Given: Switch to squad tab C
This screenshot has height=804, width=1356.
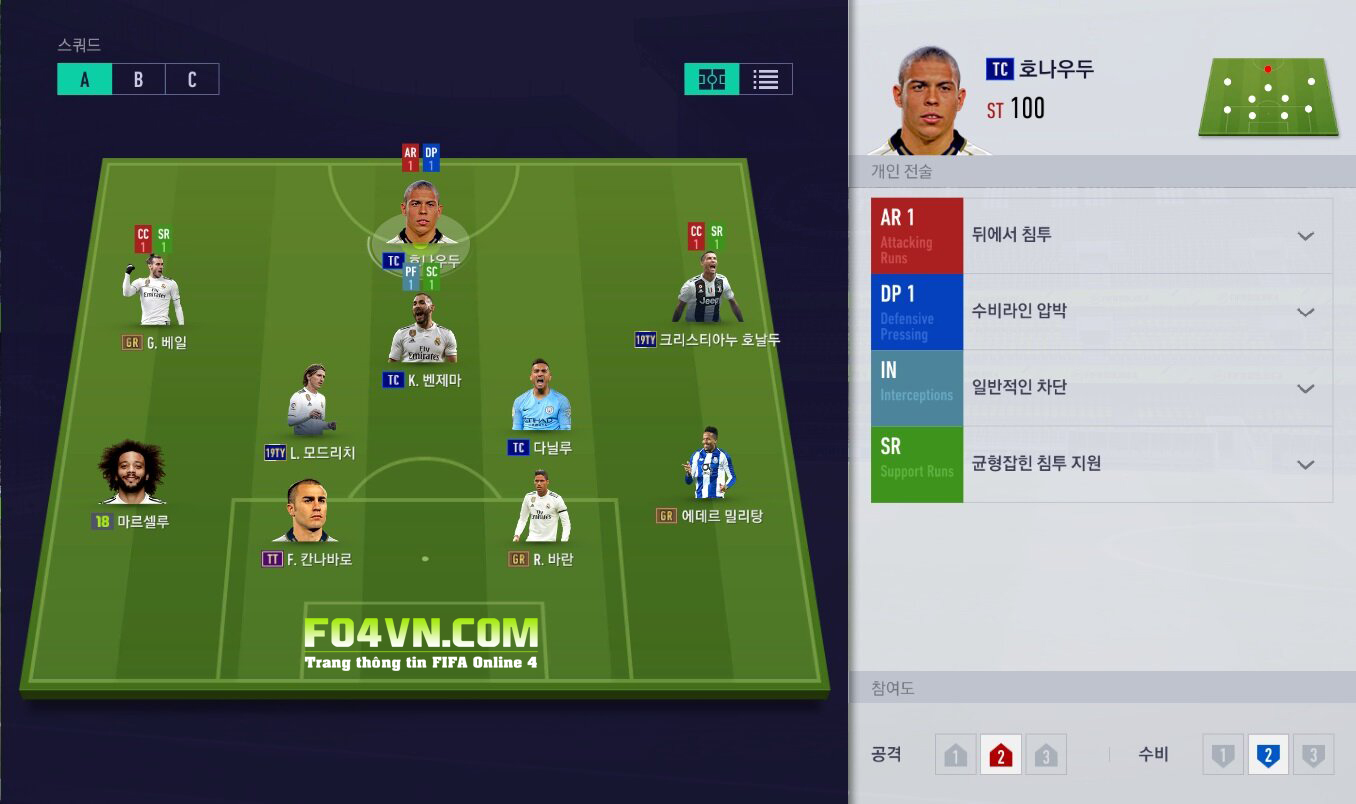Looking at the screenshot, I should click(192, 80).
